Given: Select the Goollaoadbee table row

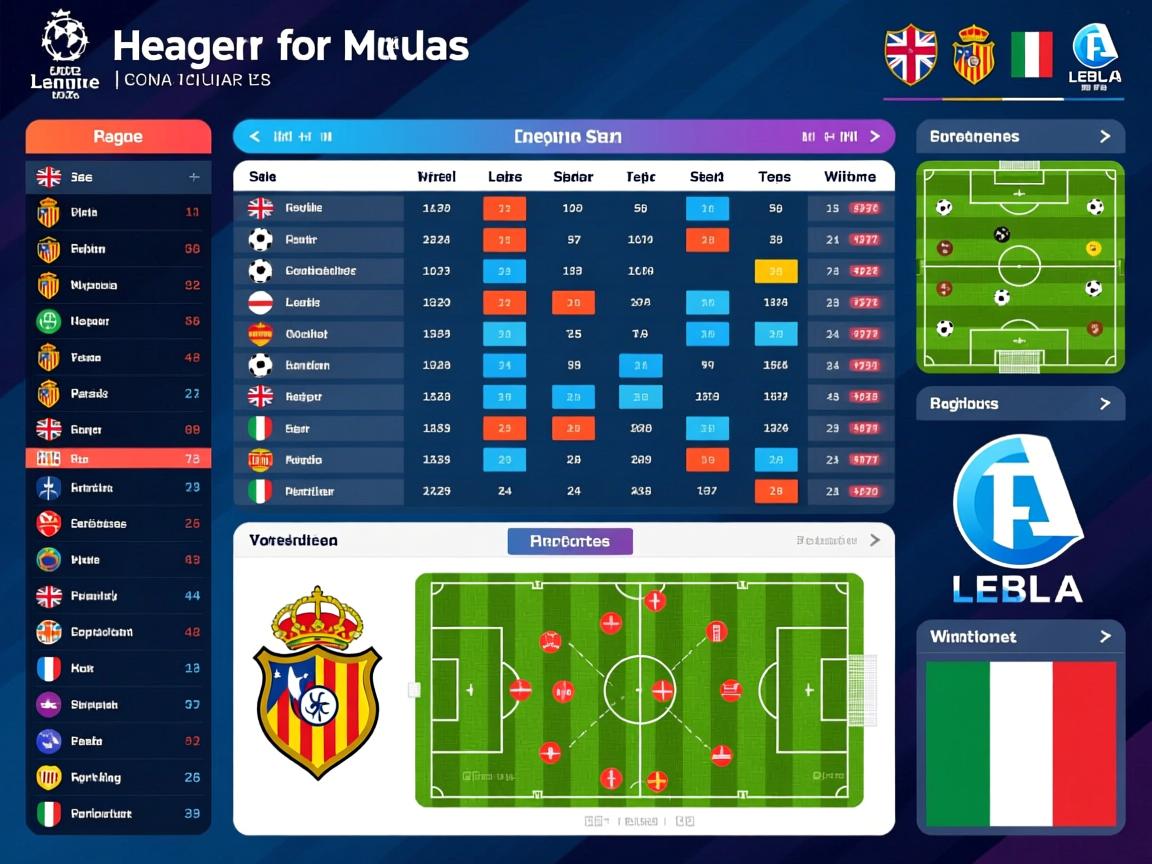Looking at the screenshot, I should (320, 271).
